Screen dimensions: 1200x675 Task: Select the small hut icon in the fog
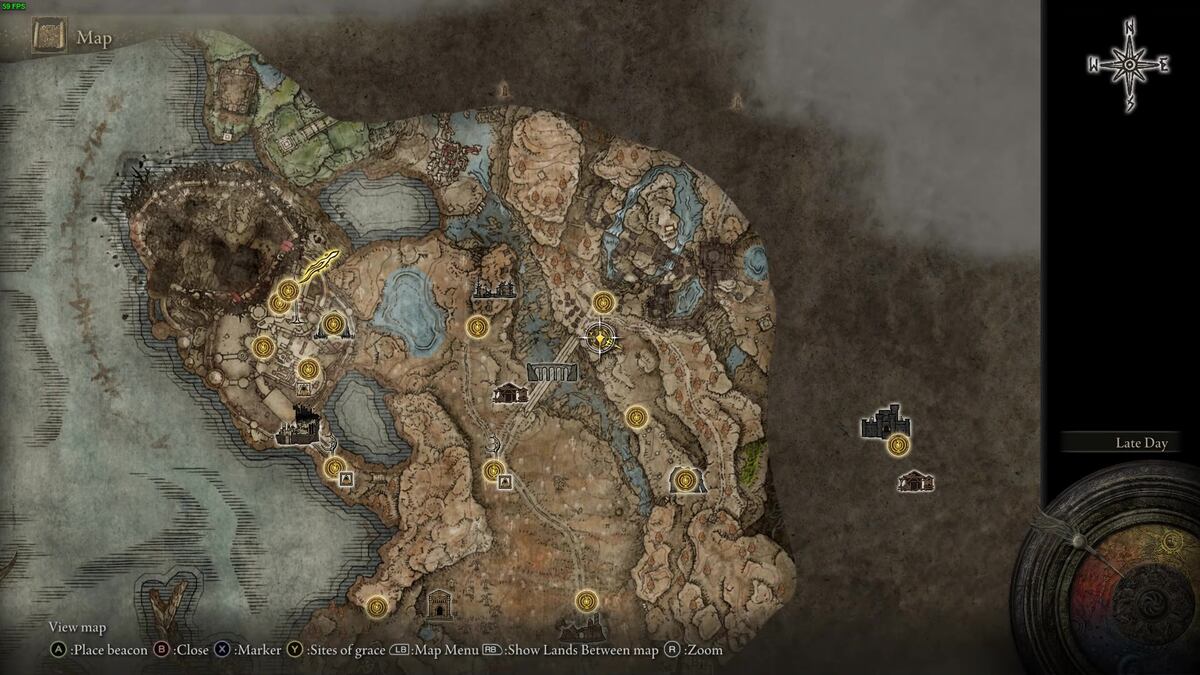915,482
